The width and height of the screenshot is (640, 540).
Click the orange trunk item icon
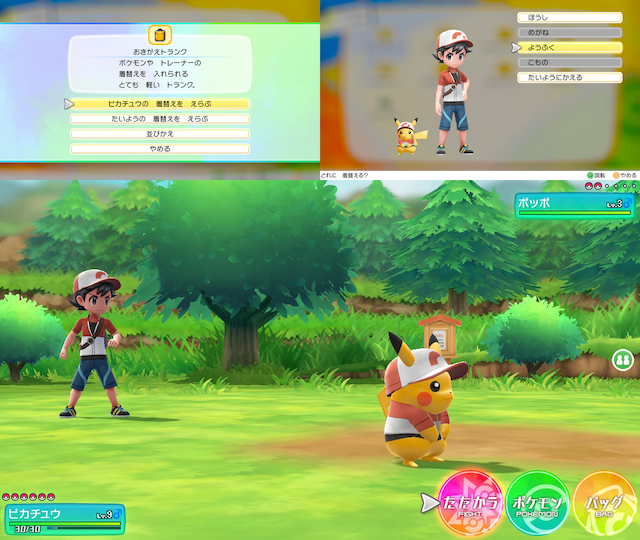(160, 35)
